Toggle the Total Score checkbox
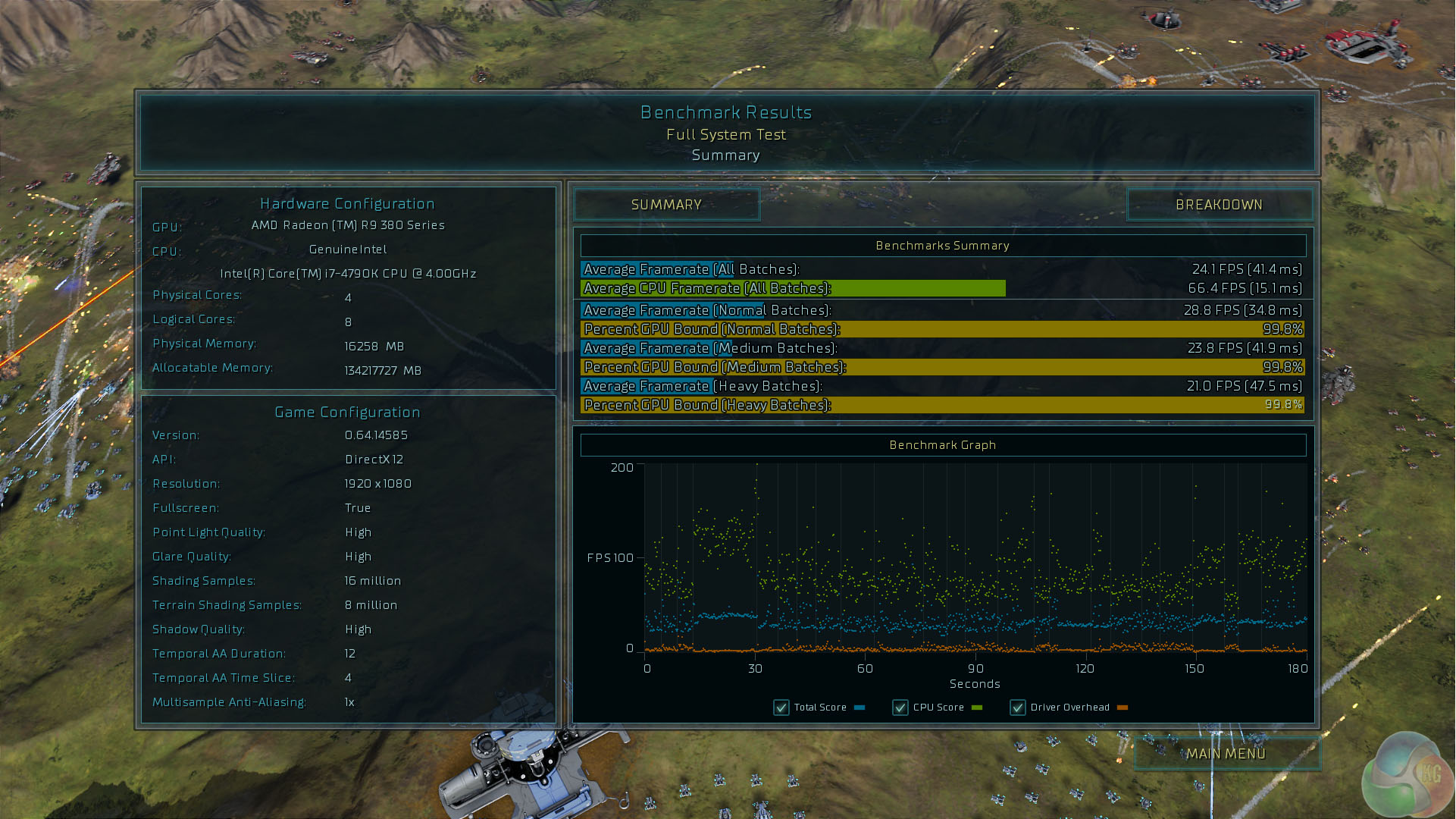This screenshot has width=1456, height=819. (x=781, y=708)
